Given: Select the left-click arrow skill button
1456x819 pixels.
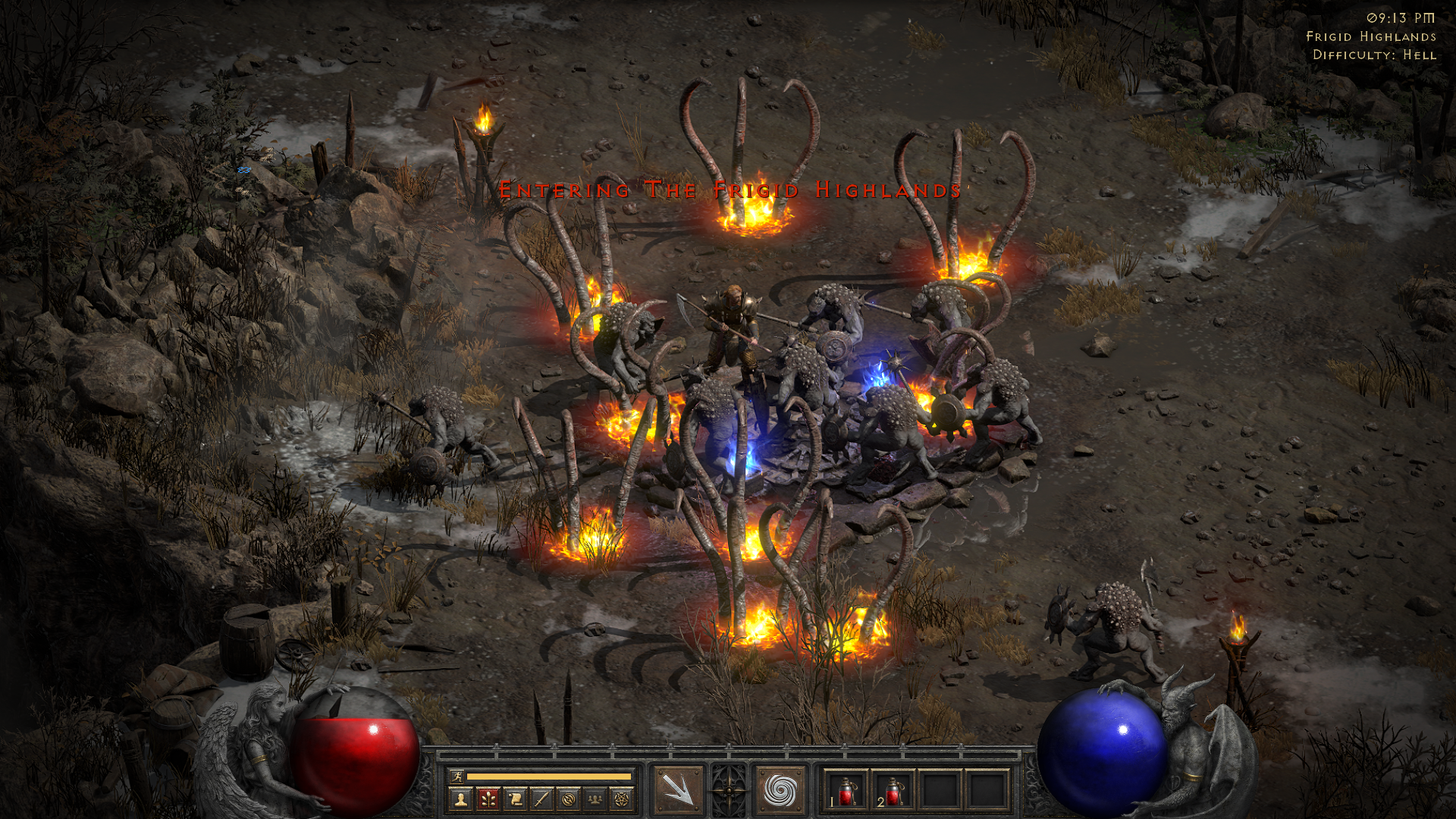Looking at the screenshot, I should [x=678, y=790].
